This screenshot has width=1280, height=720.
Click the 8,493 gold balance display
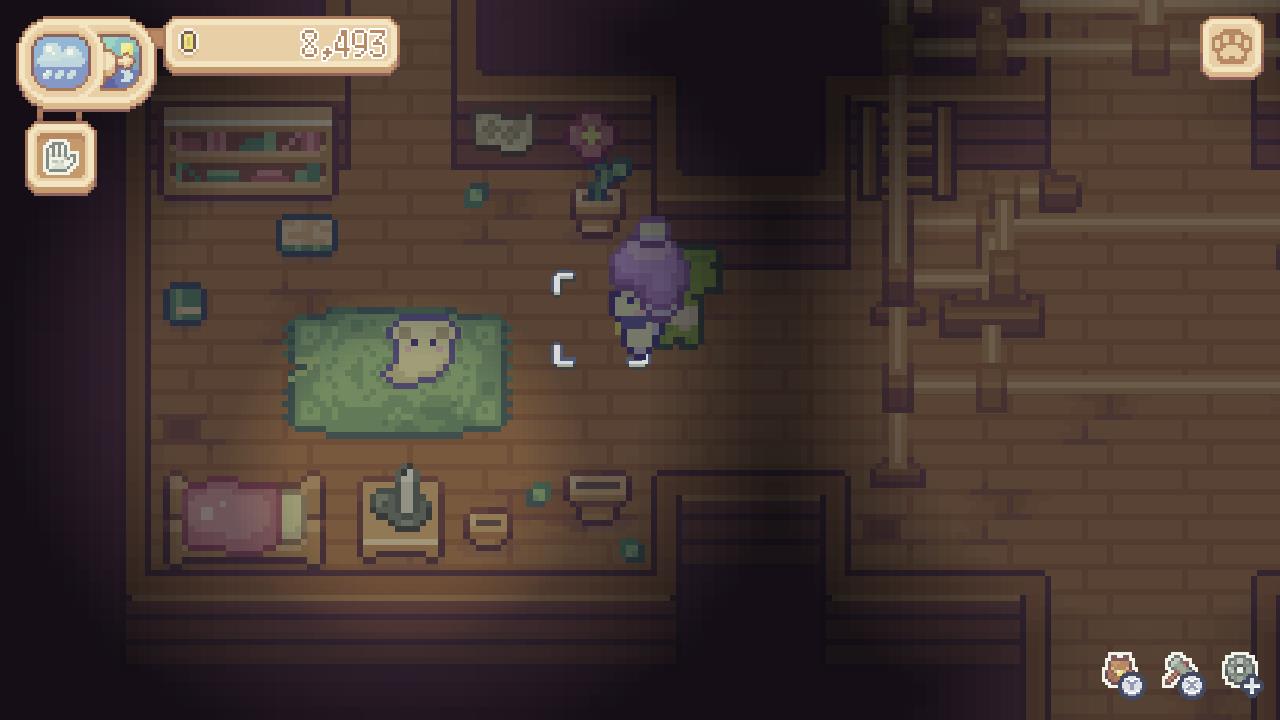(345, 43)
